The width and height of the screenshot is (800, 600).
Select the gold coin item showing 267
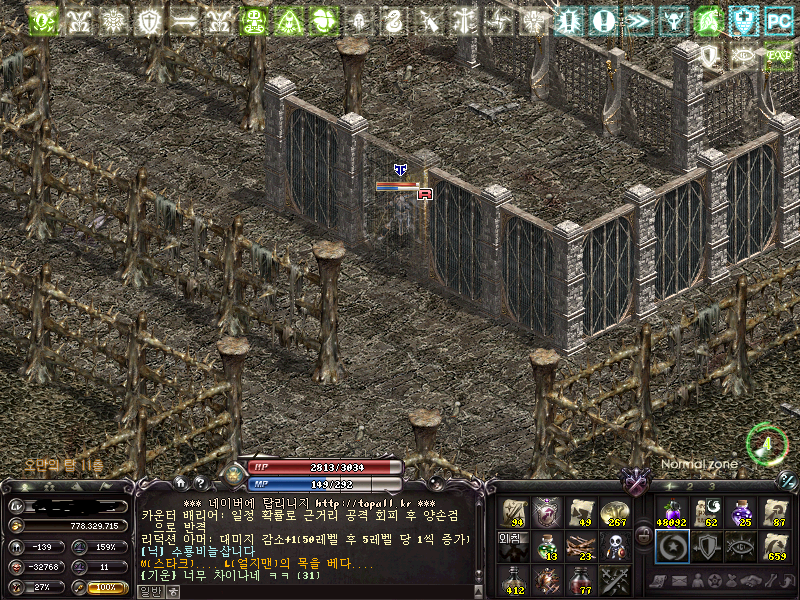[613, 513]
